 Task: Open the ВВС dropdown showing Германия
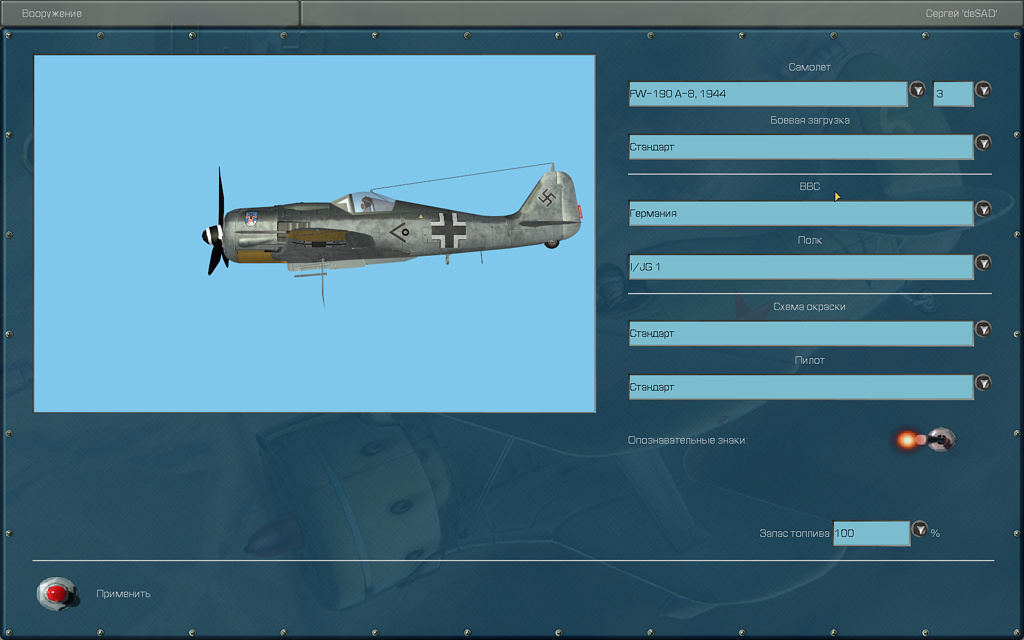click(x=983, y=209)
